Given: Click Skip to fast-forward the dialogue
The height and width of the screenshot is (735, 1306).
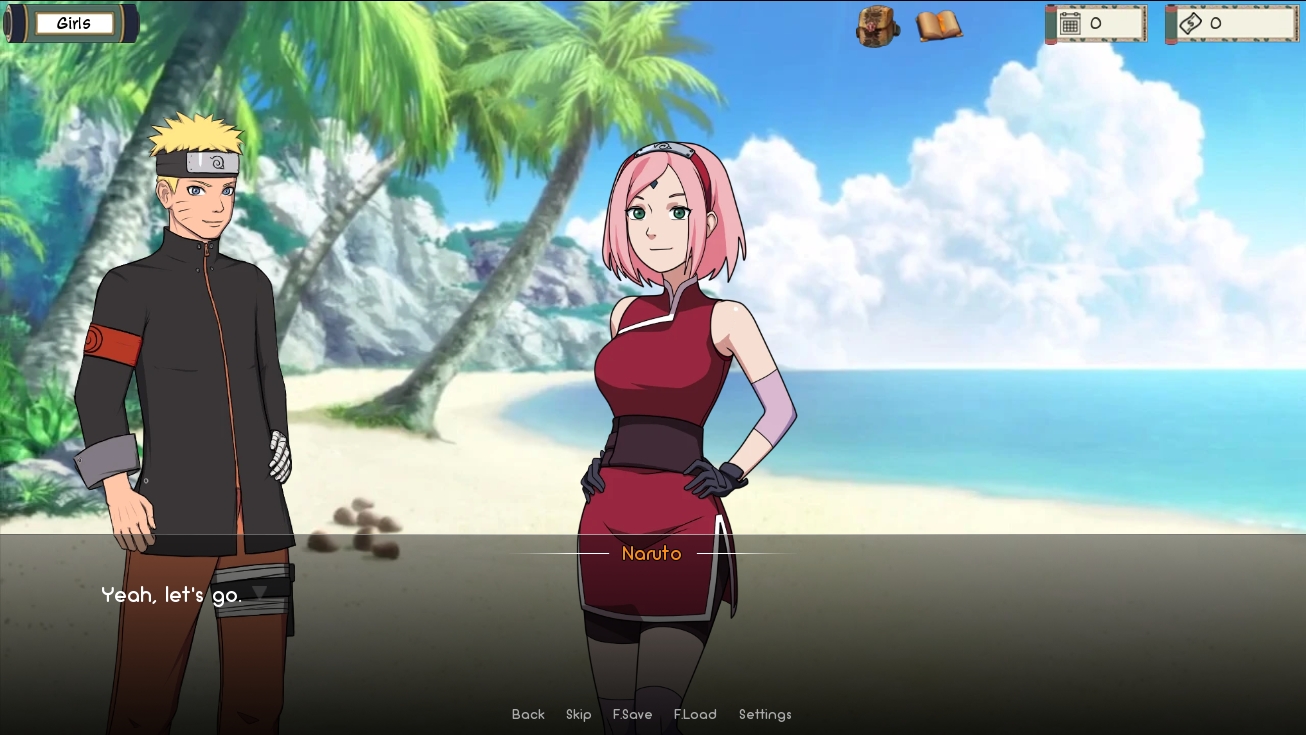Looking at the screenshot, I should 578,714.
